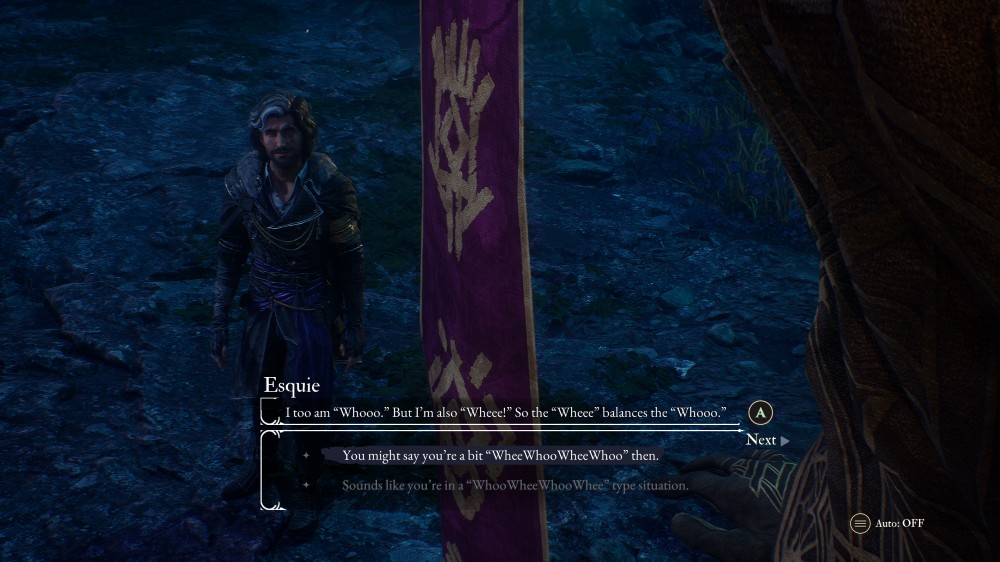1000x562 pixels.
Task: Toggle the Auto: OFF dialogue setting
Action: point(887,523)
